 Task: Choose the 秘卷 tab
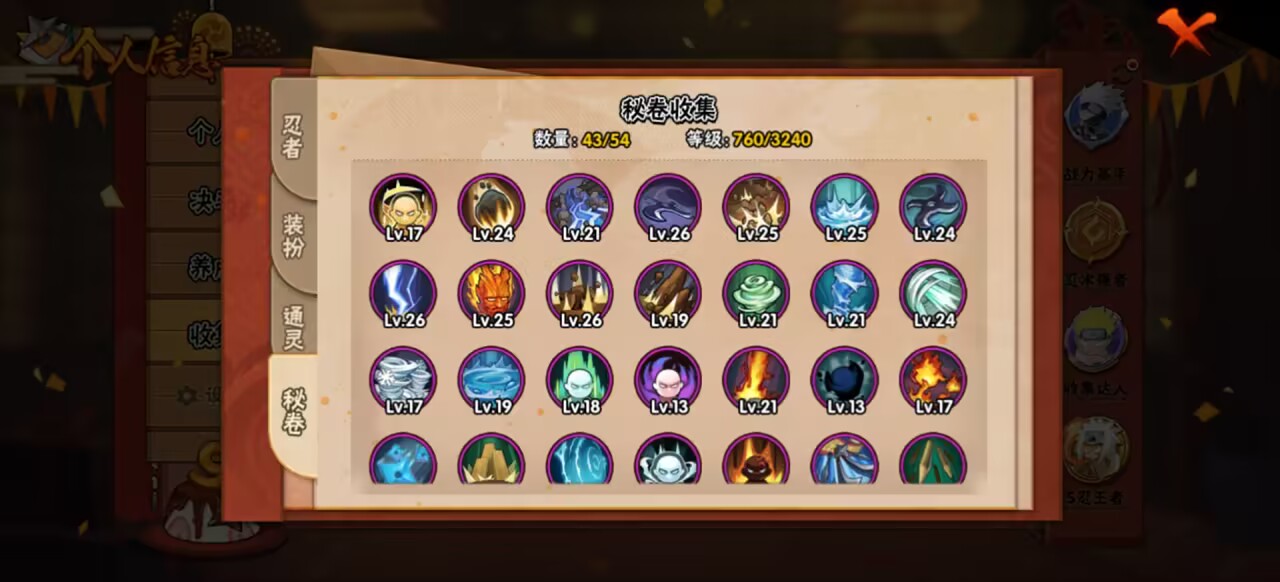(292, 412)
